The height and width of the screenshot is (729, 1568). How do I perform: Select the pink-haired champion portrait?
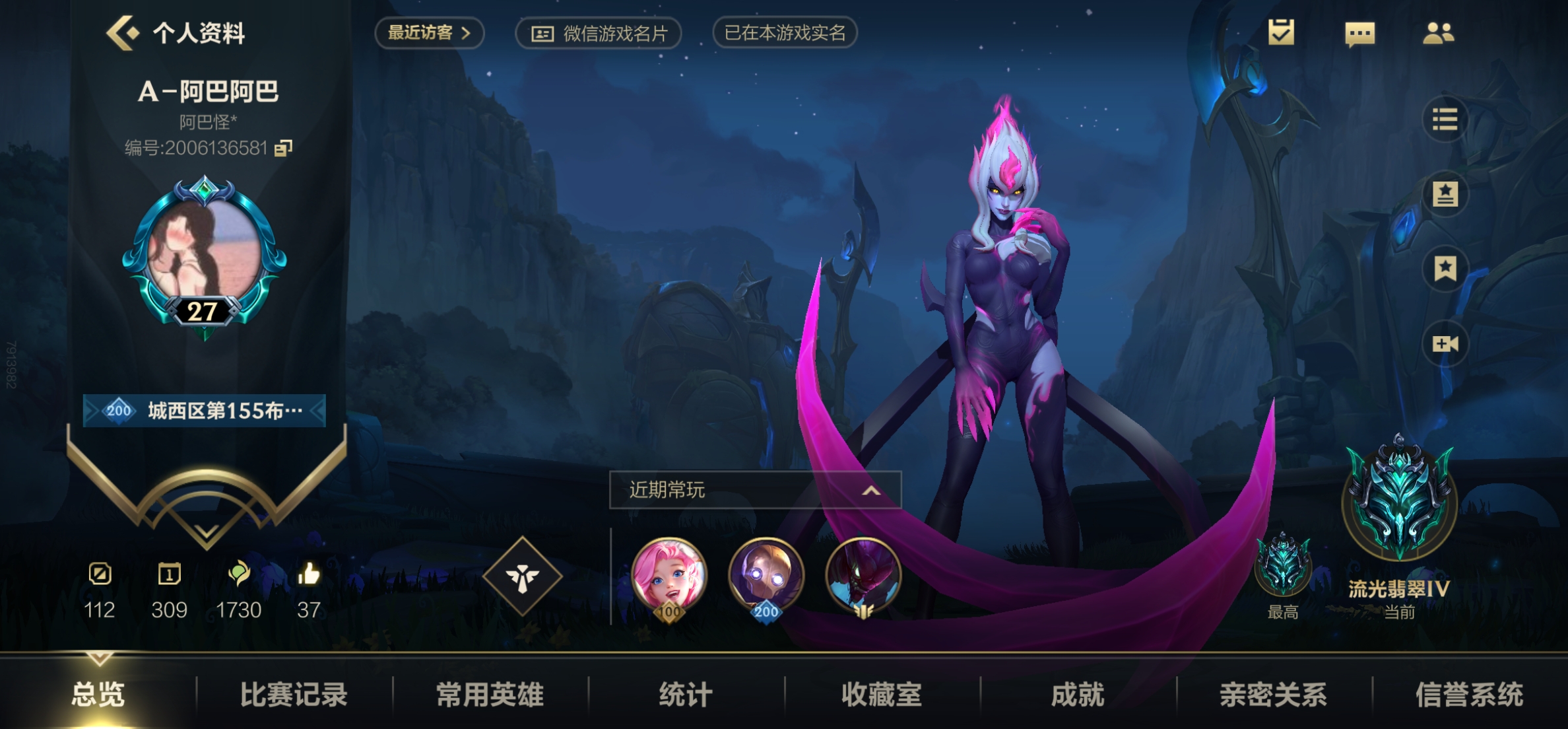[669, 576]
